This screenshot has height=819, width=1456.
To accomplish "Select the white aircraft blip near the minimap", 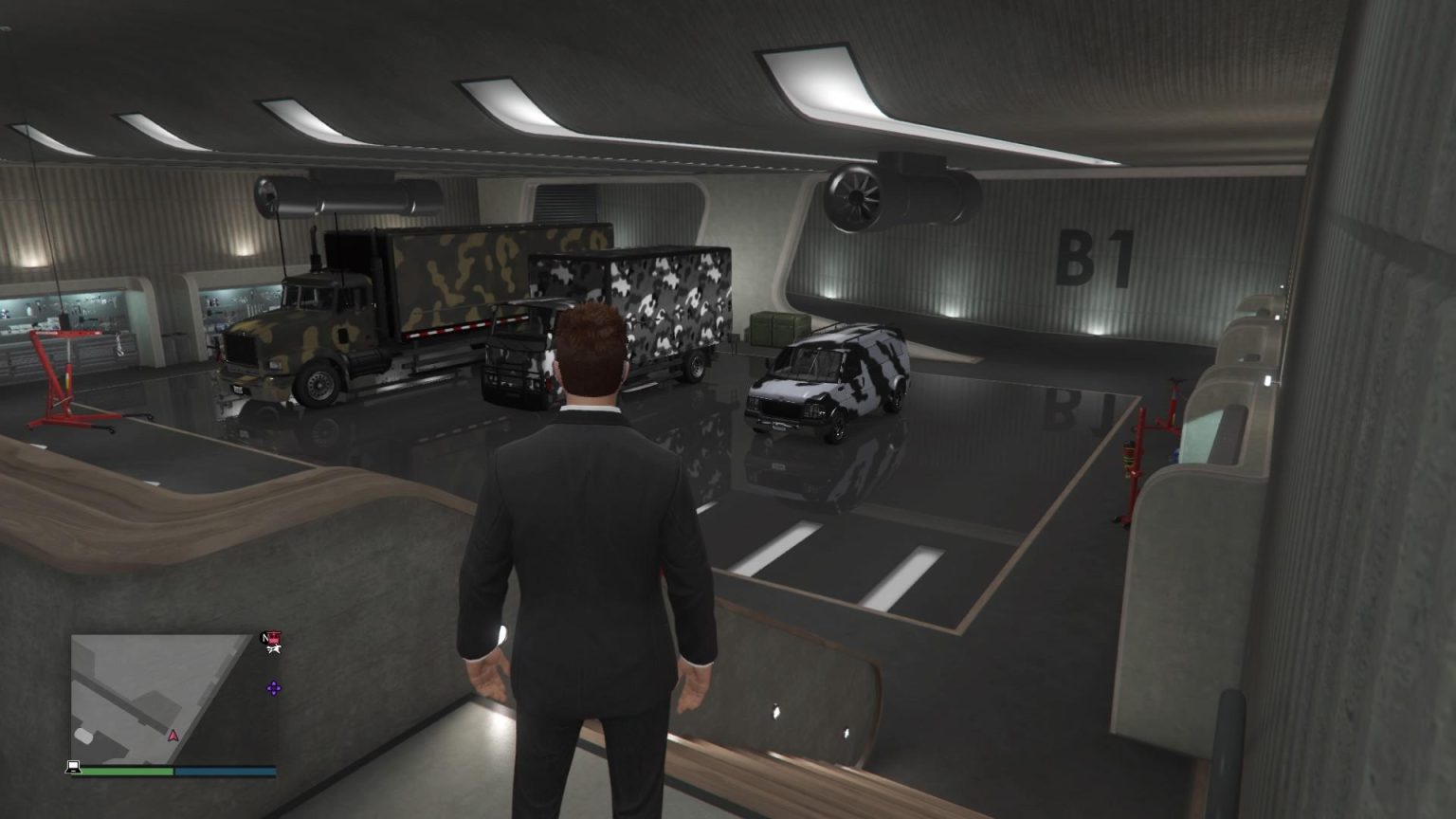I will coord(274,649).
